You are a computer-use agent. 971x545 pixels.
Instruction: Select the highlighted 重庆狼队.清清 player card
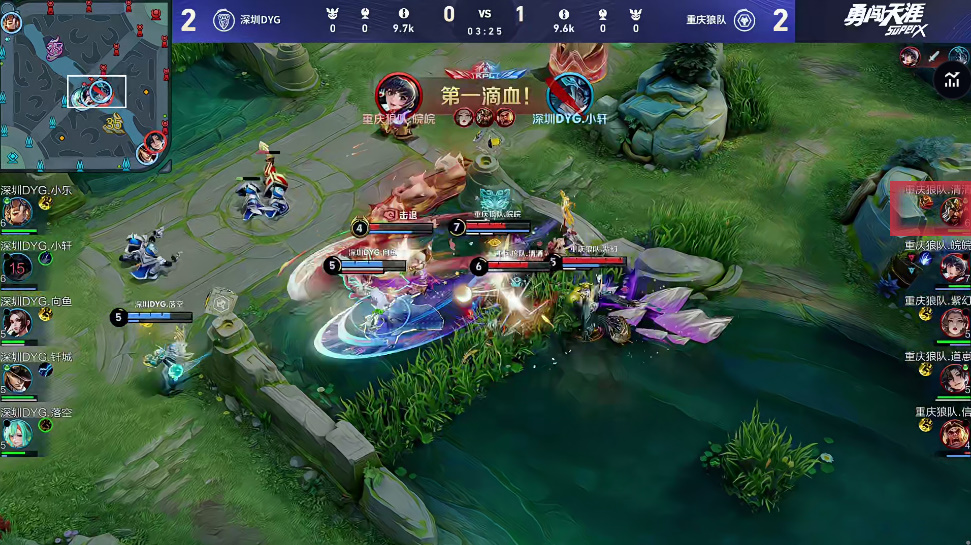(x=930, y=208)
